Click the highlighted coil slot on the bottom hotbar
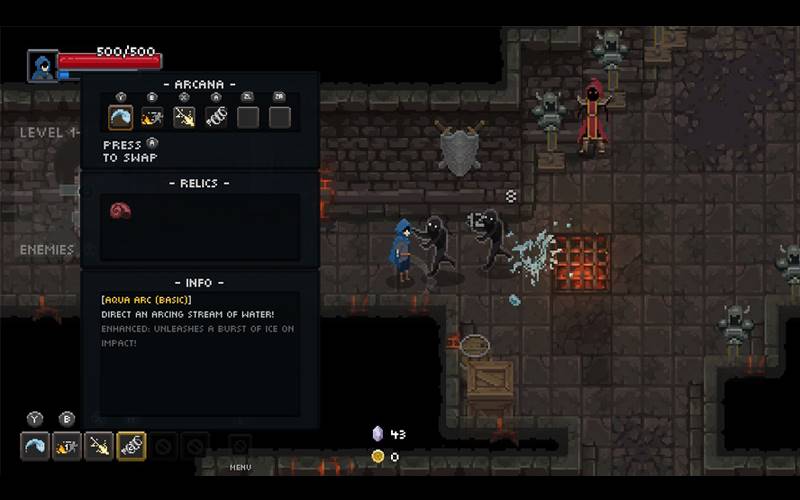This screenshot has width=800, height=500. pos(131,446)
